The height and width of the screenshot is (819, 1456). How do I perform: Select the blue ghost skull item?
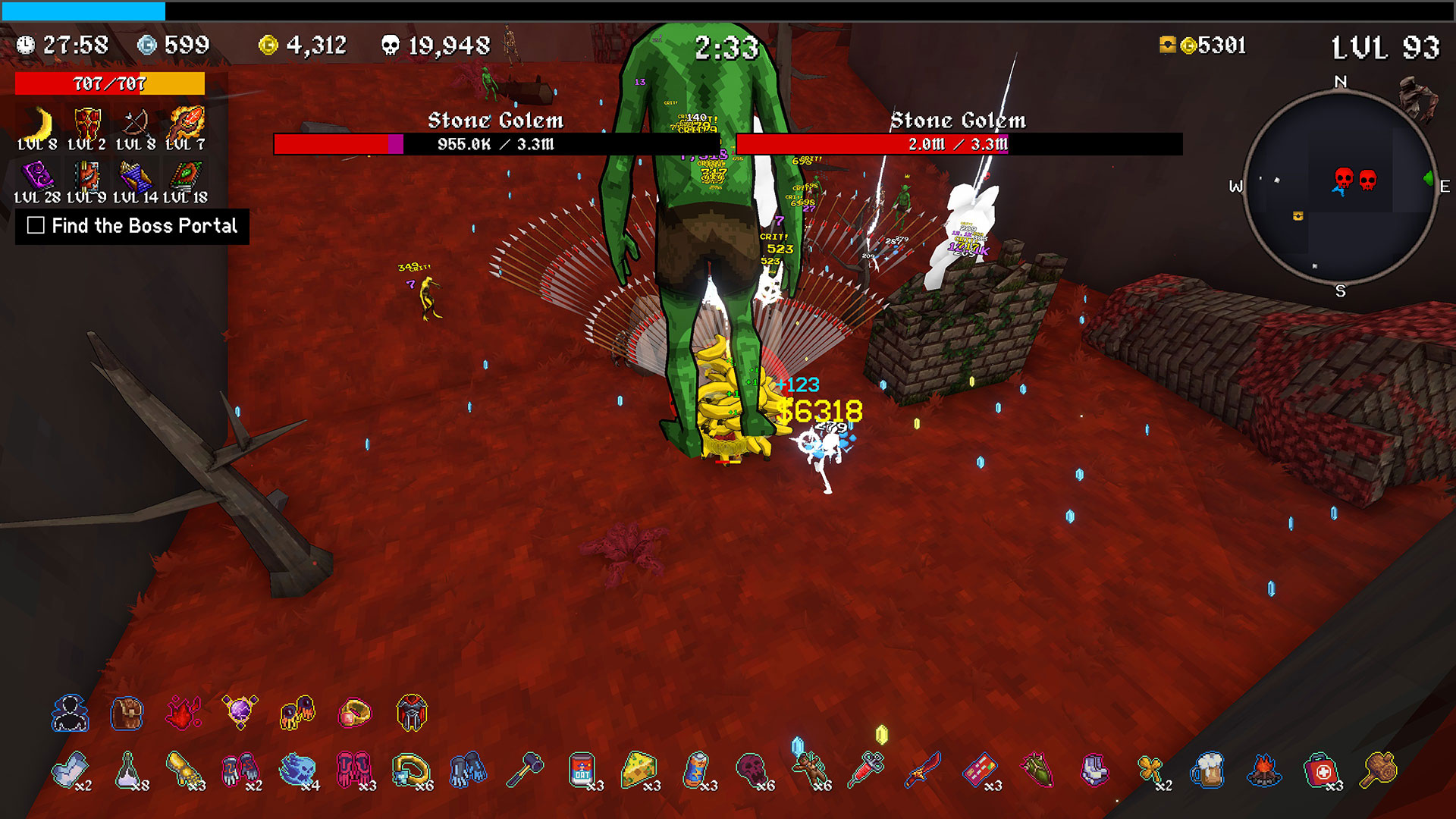pos(297,770)
